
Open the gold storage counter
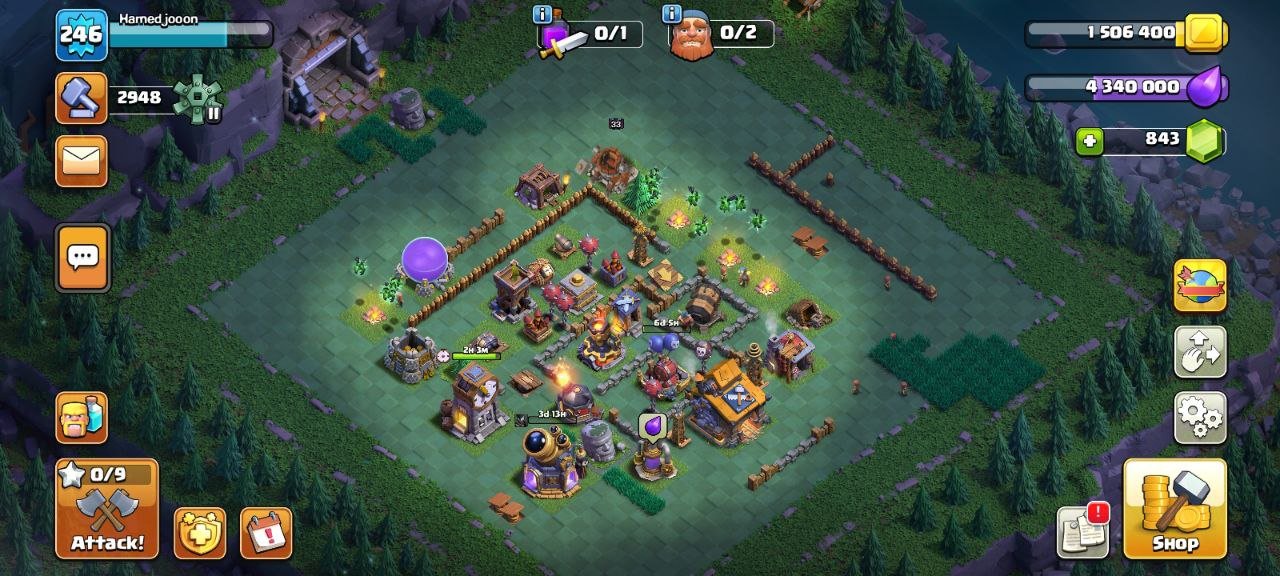click(1125, 33)
